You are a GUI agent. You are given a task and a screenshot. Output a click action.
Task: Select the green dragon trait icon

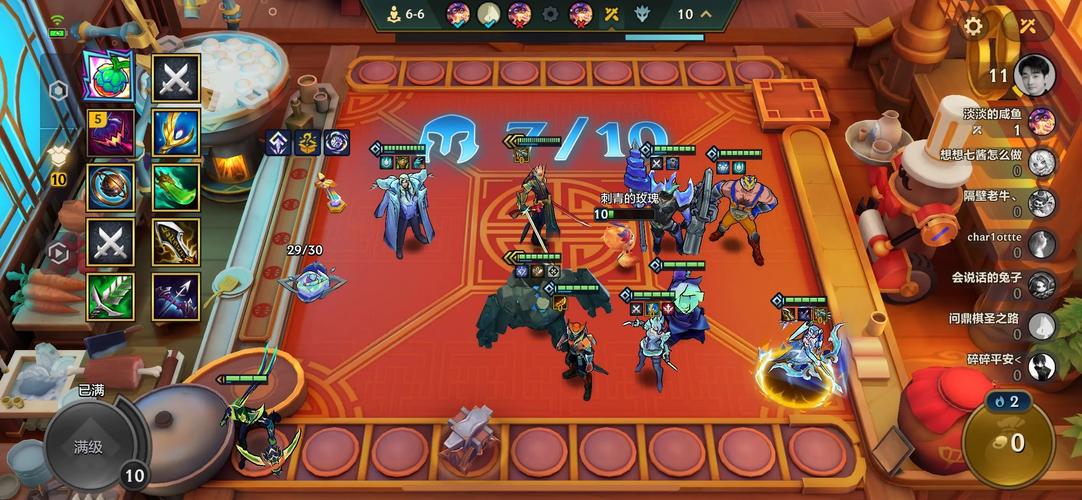(x=176, y=187)
